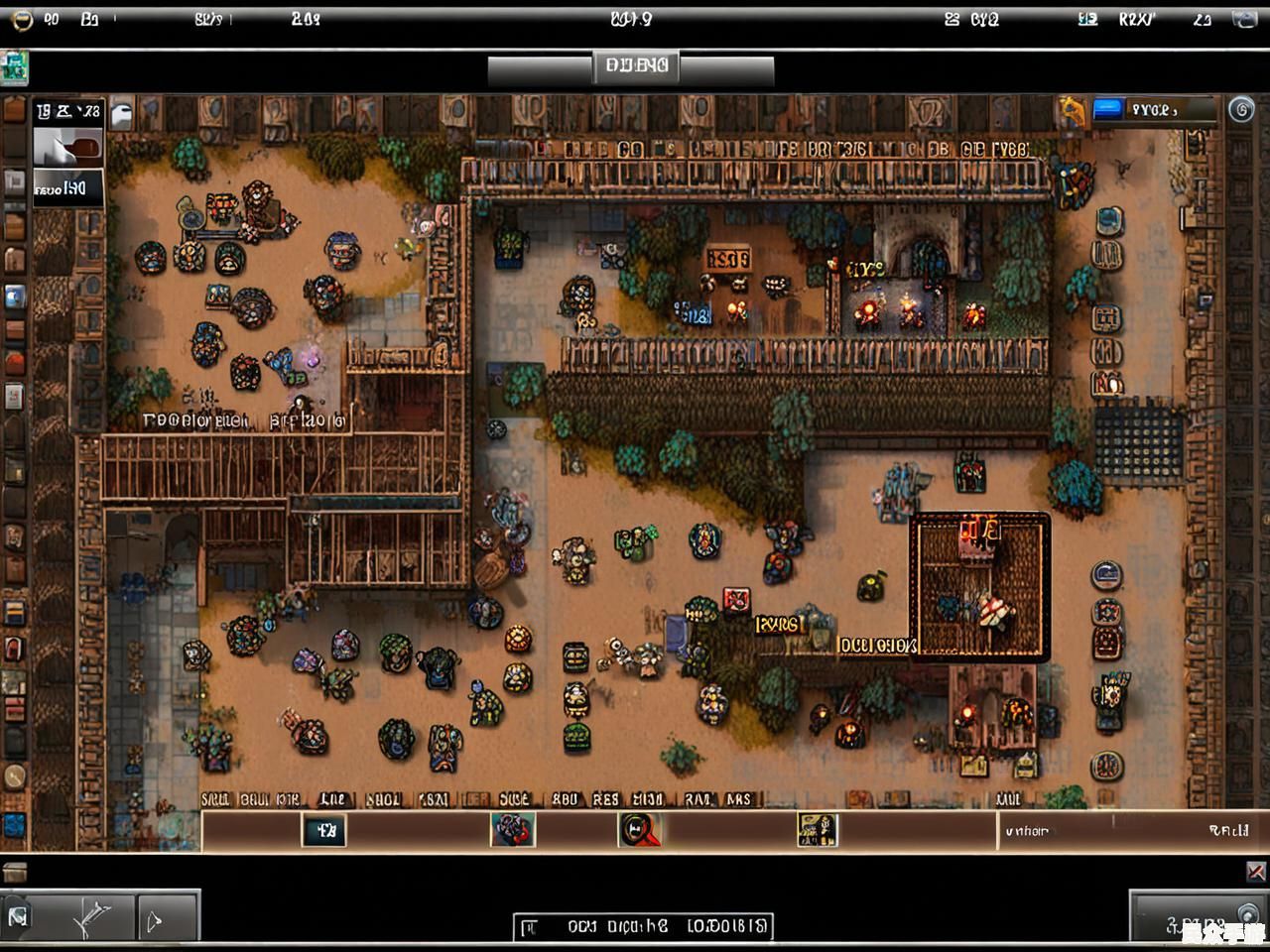Close the lower panel with the red X
This screenshot has height=952, width=1270.
1255,872
